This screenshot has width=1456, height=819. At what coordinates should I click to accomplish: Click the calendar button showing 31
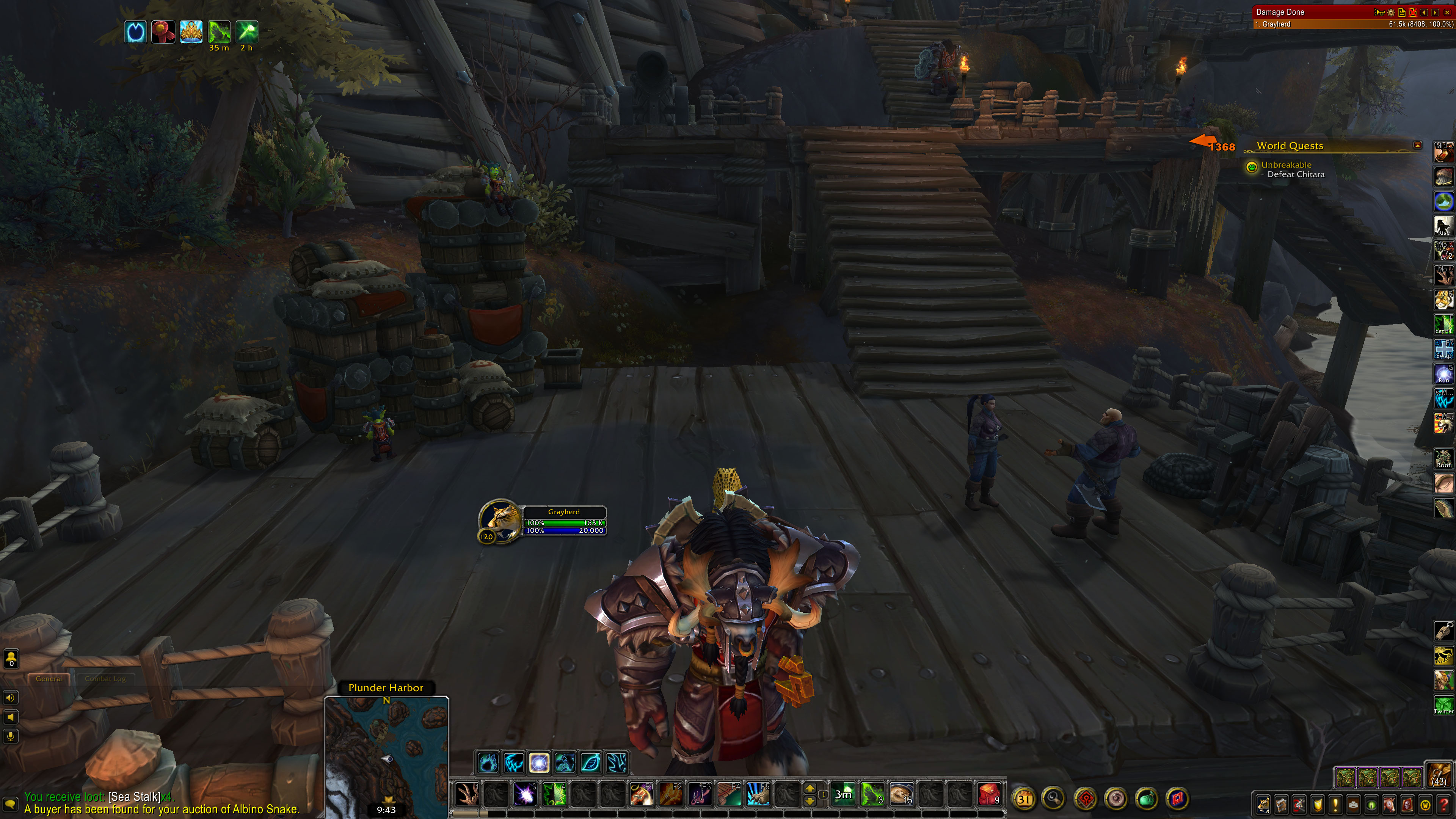click(1024, 799)
